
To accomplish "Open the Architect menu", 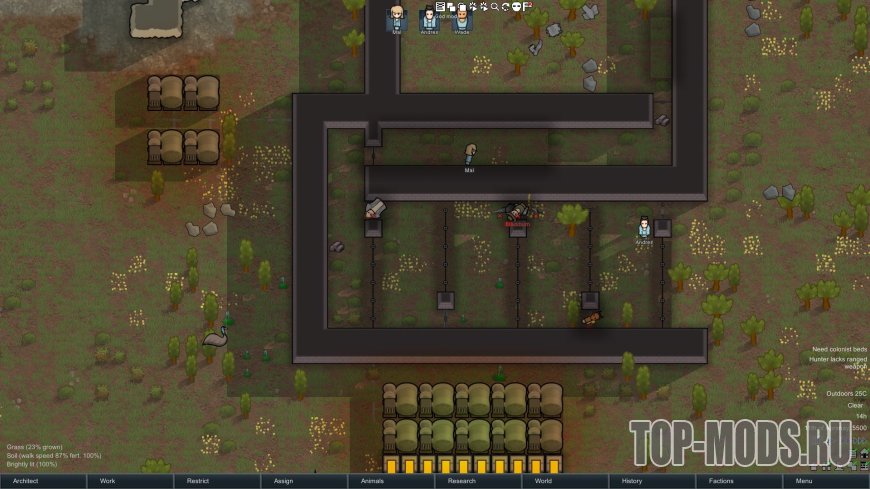I will click(26, 481).
